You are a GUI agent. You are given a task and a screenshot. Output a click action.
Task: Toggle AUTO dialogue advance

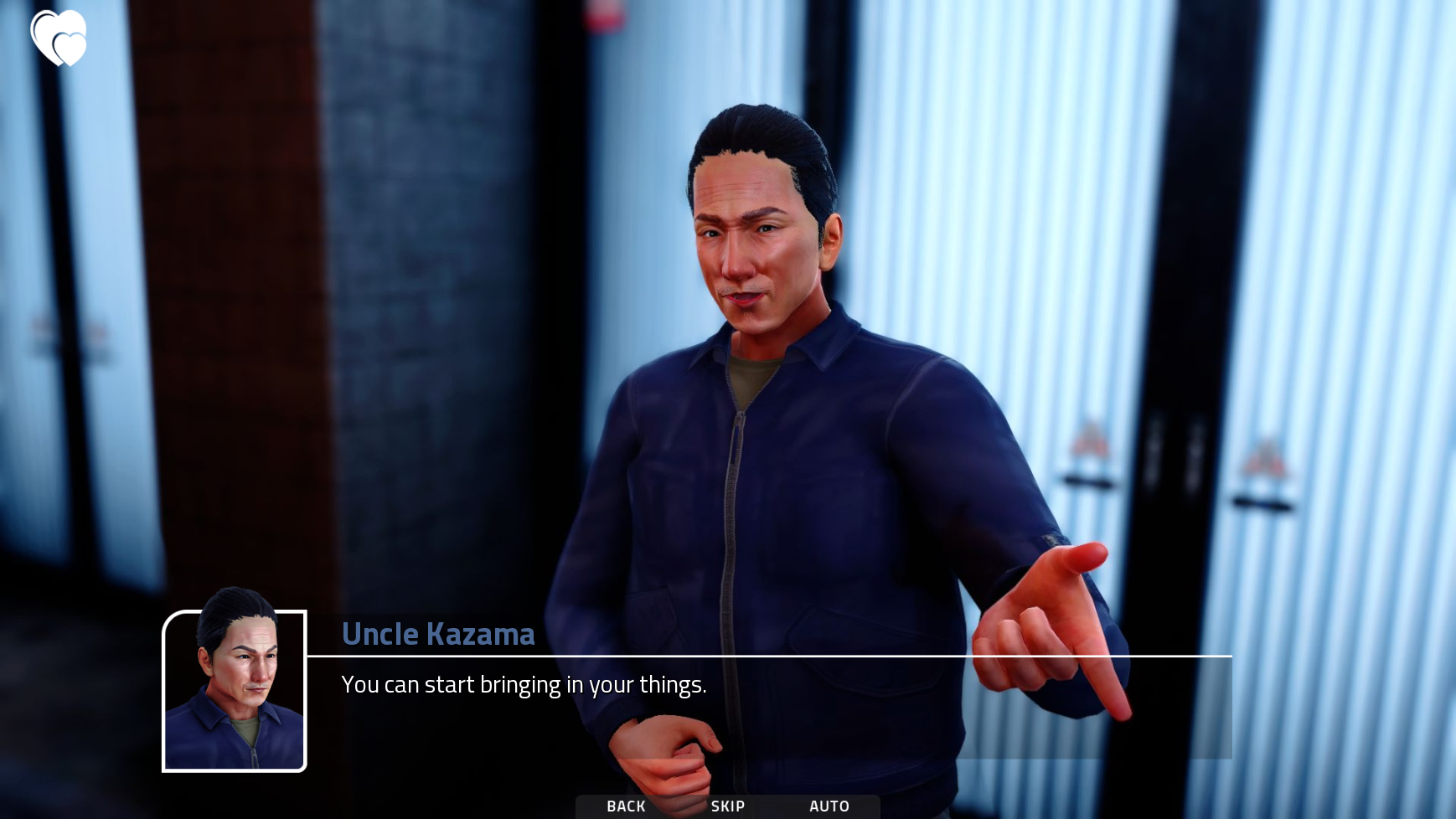point(829,806)
